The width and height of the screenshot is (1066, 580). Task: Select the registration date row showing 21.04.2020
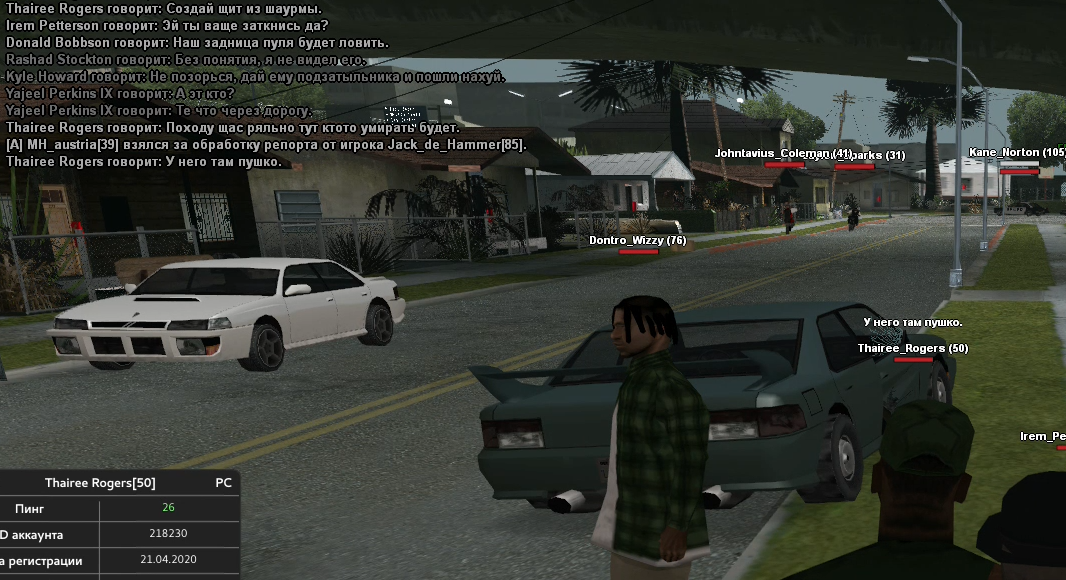120,561
